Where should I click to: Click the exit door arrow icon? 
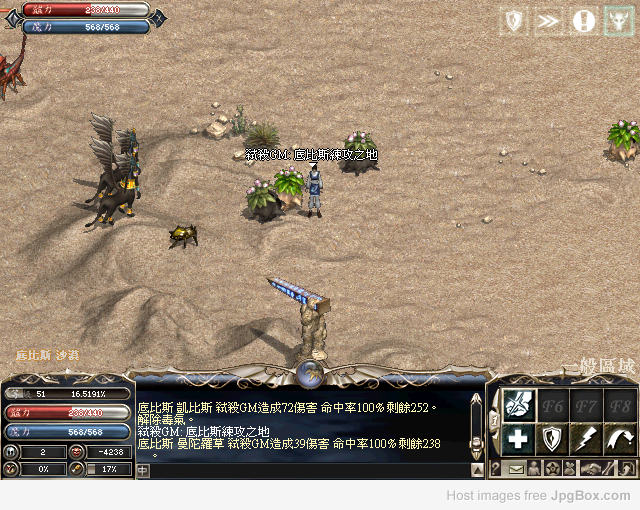pos(625,468)
